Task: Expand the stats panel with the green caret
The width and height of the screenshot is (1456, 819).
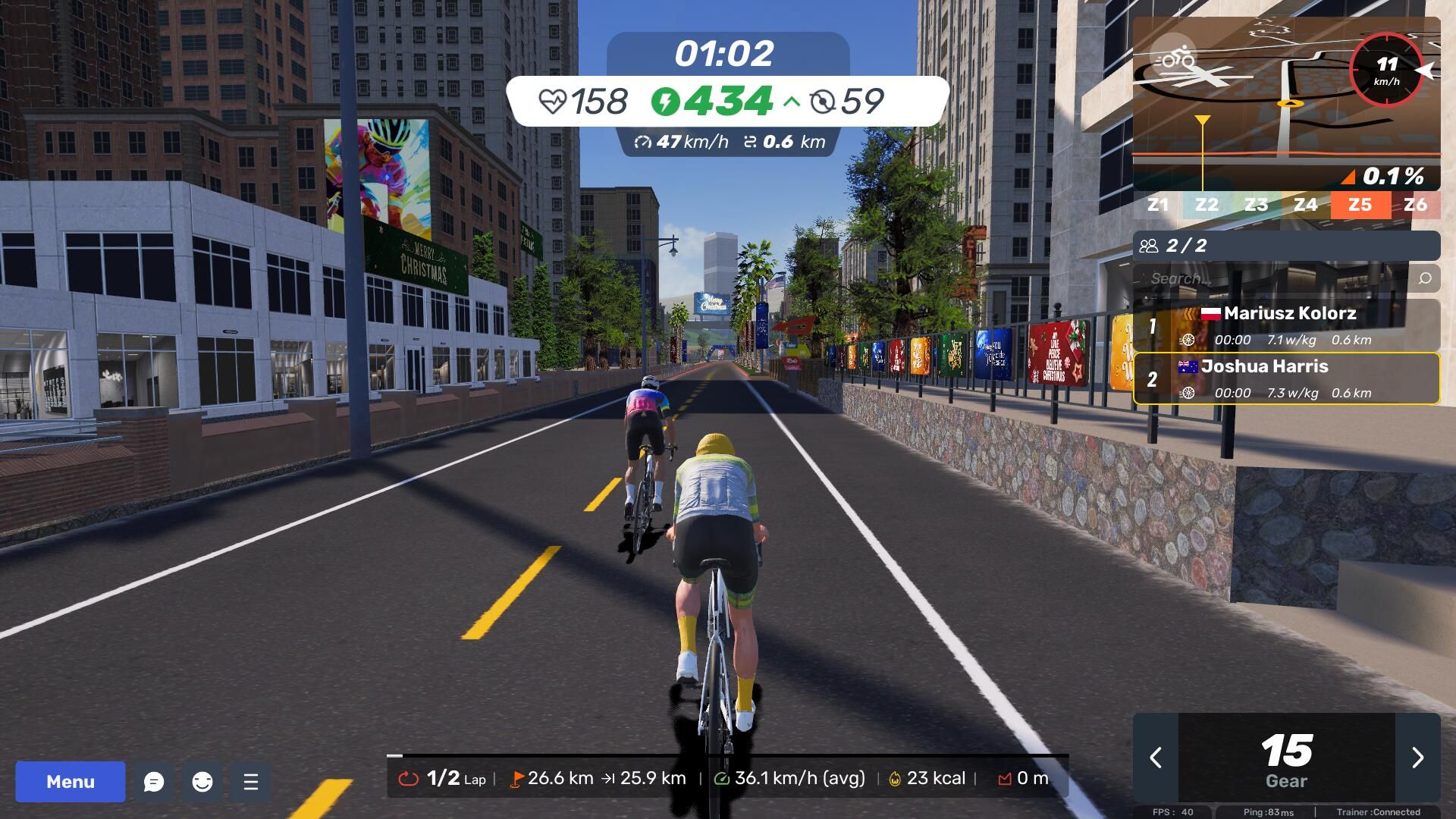Action: point(791,101)
